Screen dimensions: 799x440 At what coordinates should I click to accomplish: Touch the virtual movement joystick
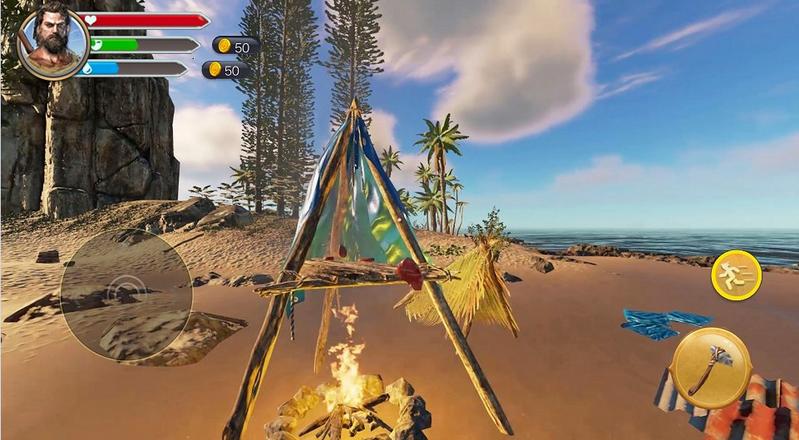tap(126, 291)
